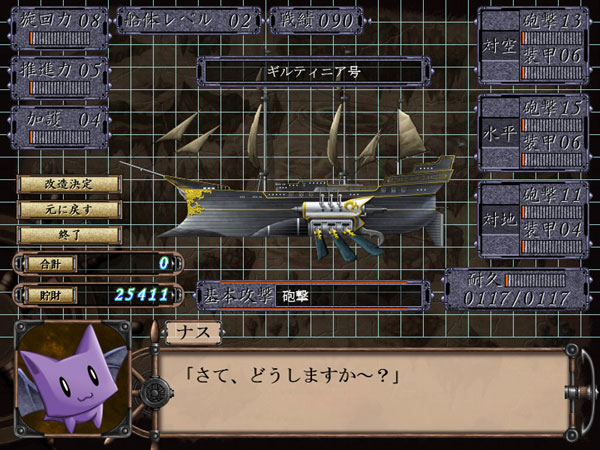Confirm the upgrade with 改造決定
The image size is (600, 450).
(69, 185)
